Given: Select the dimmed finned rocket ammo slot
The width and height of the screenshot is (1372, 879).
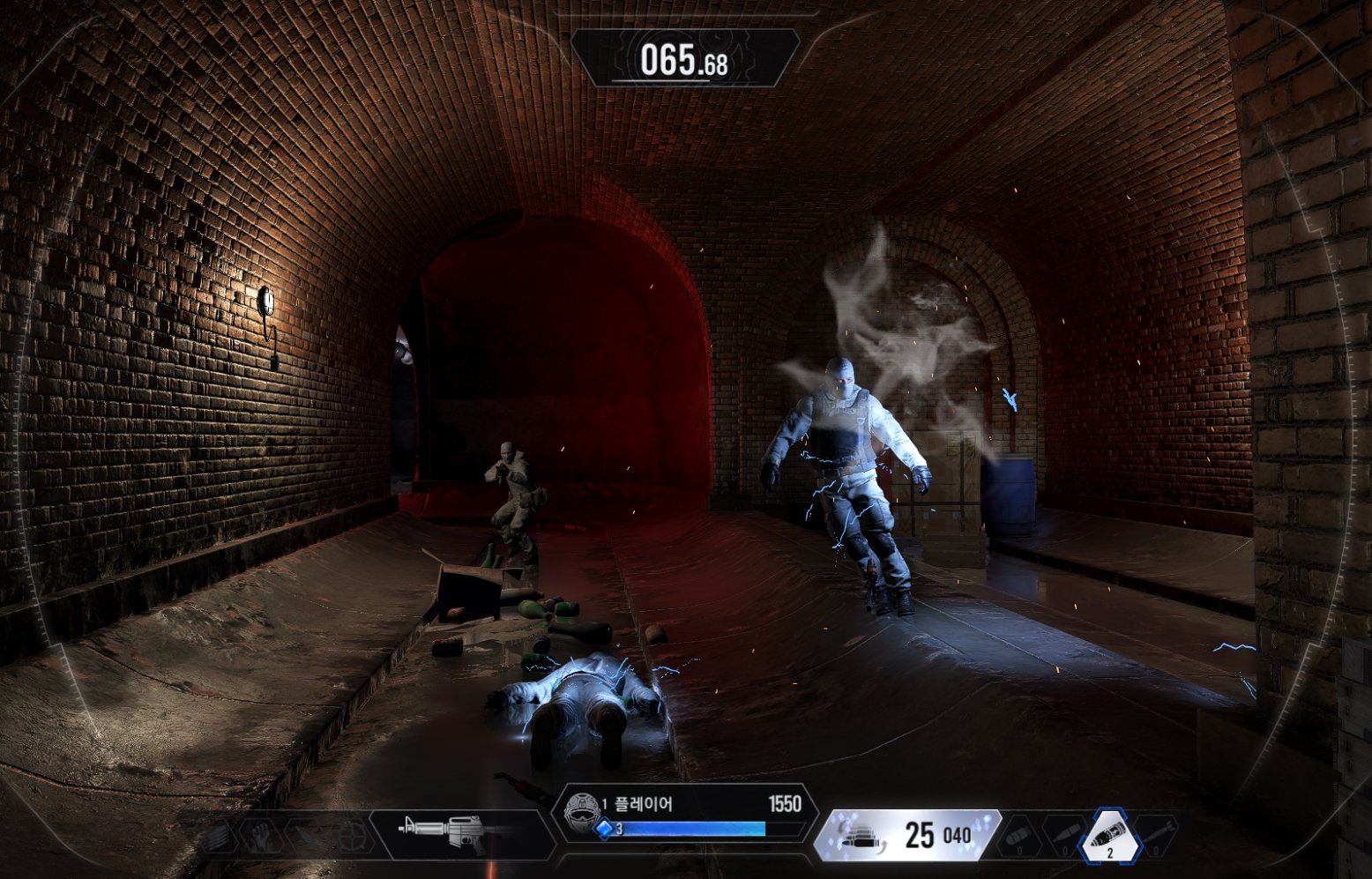Looking at the screenshot, I should tap(1156, 834).
